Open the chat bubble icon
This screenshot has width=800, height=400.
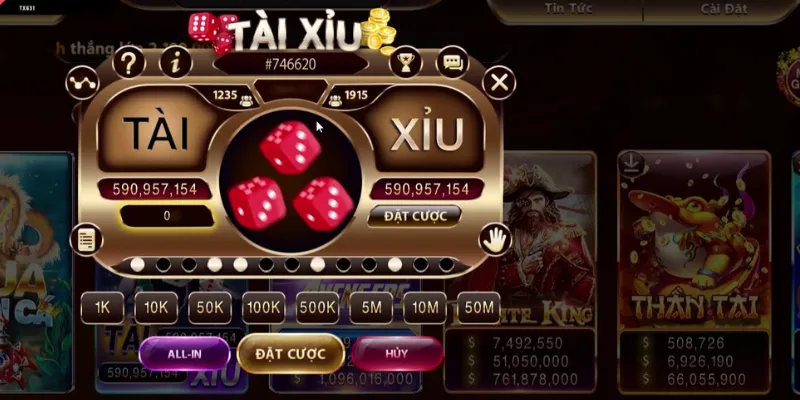(453, 63)
